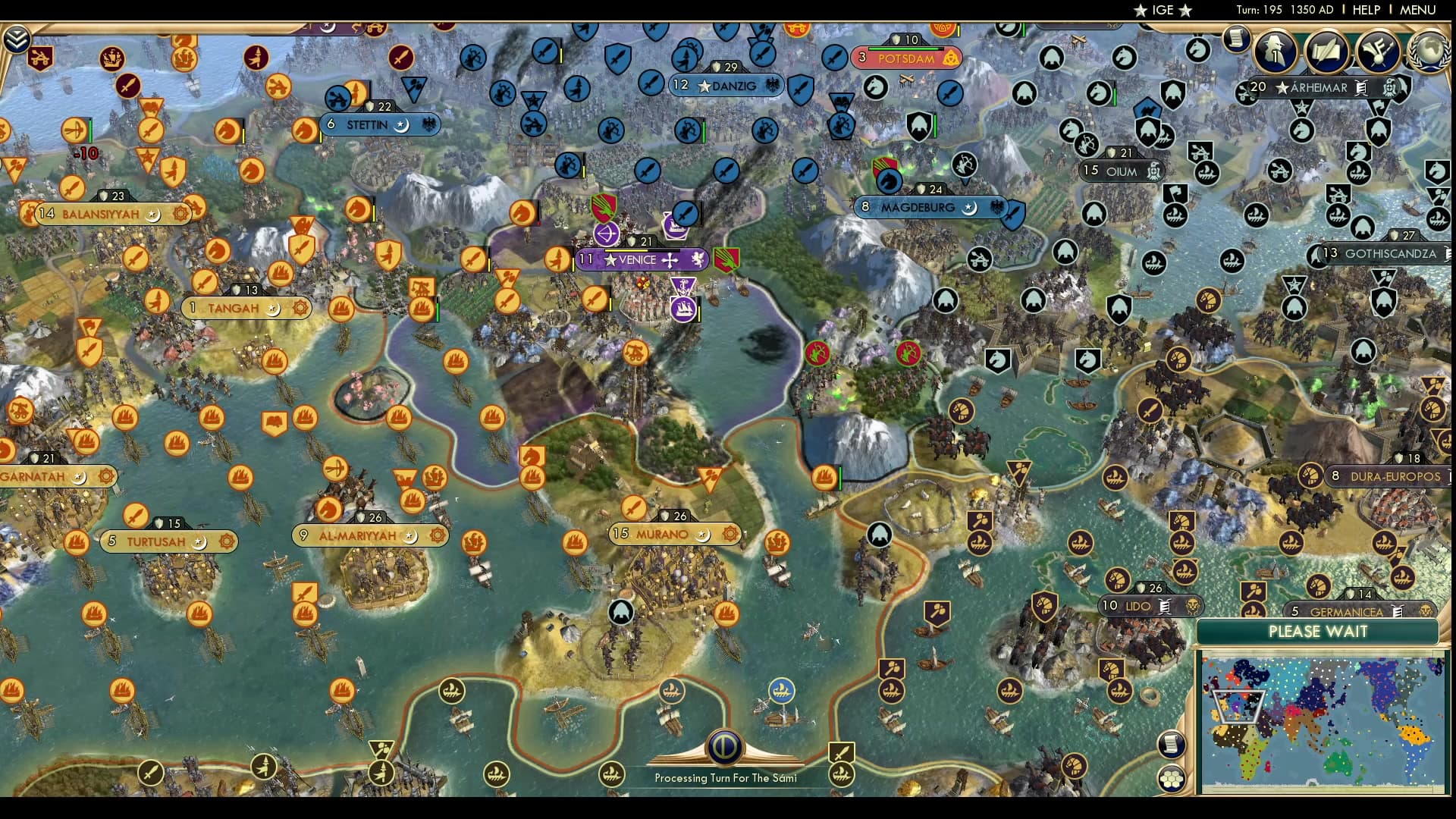Viewport: 1456px width, 819px height.
Task: Select the Venice city banner
Action: pos(641,259)
